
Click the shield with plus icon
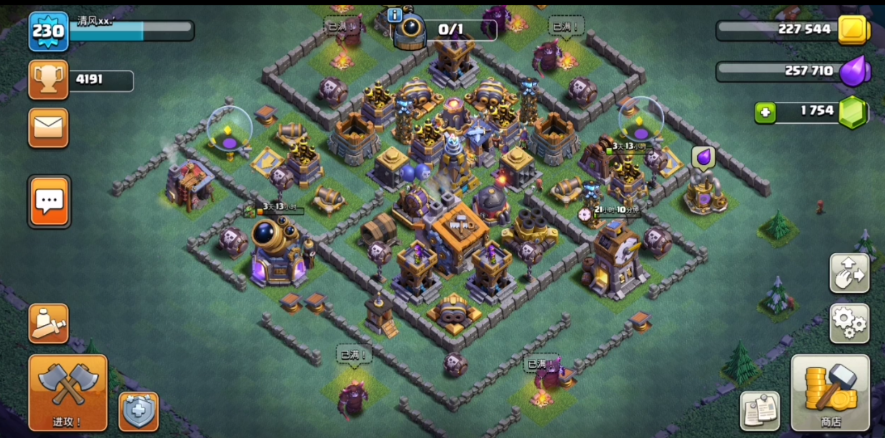(x=138, y=410)
